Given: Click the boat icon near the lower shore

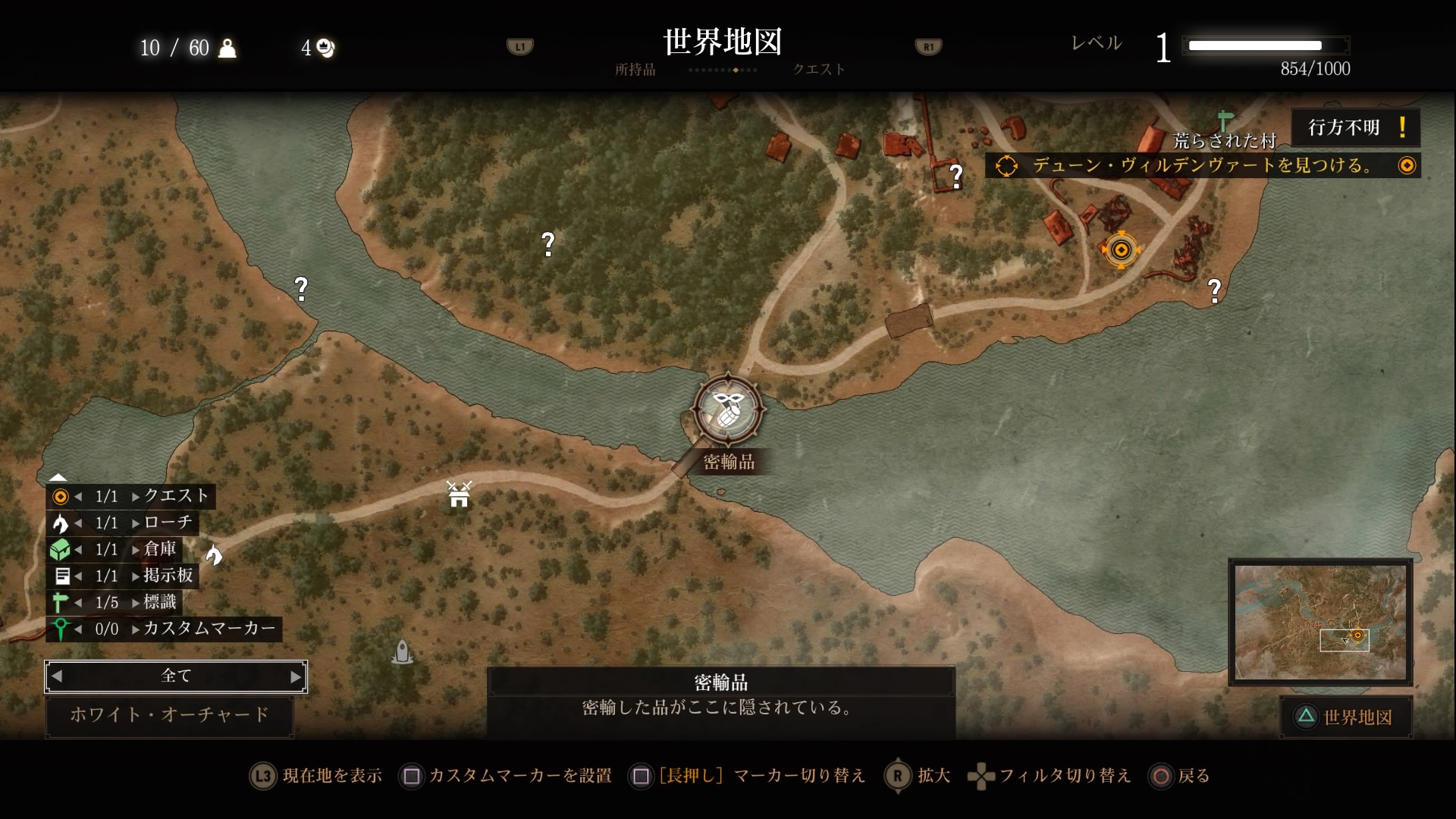Looking at the screenshot, I should pos(402,651).
